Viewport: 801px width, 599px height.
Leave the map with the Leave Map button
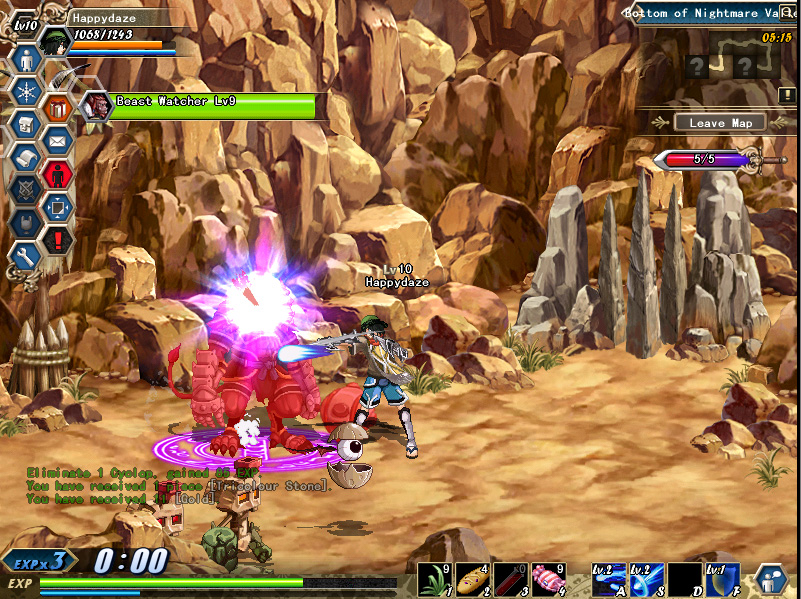(720, 123)
